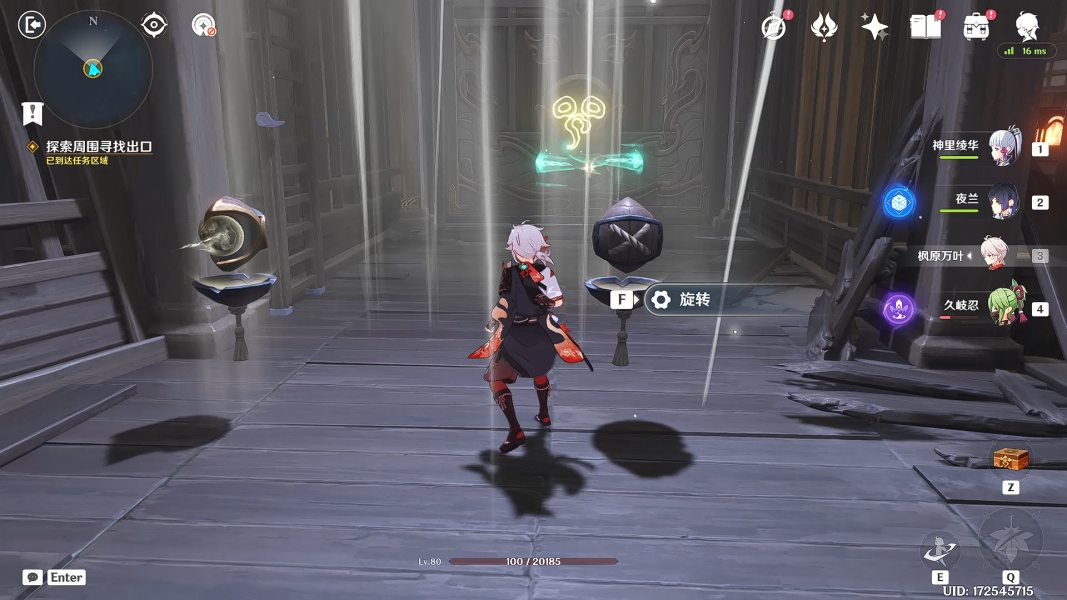
Task: Click the exit door icon
Action: point(32,25)
